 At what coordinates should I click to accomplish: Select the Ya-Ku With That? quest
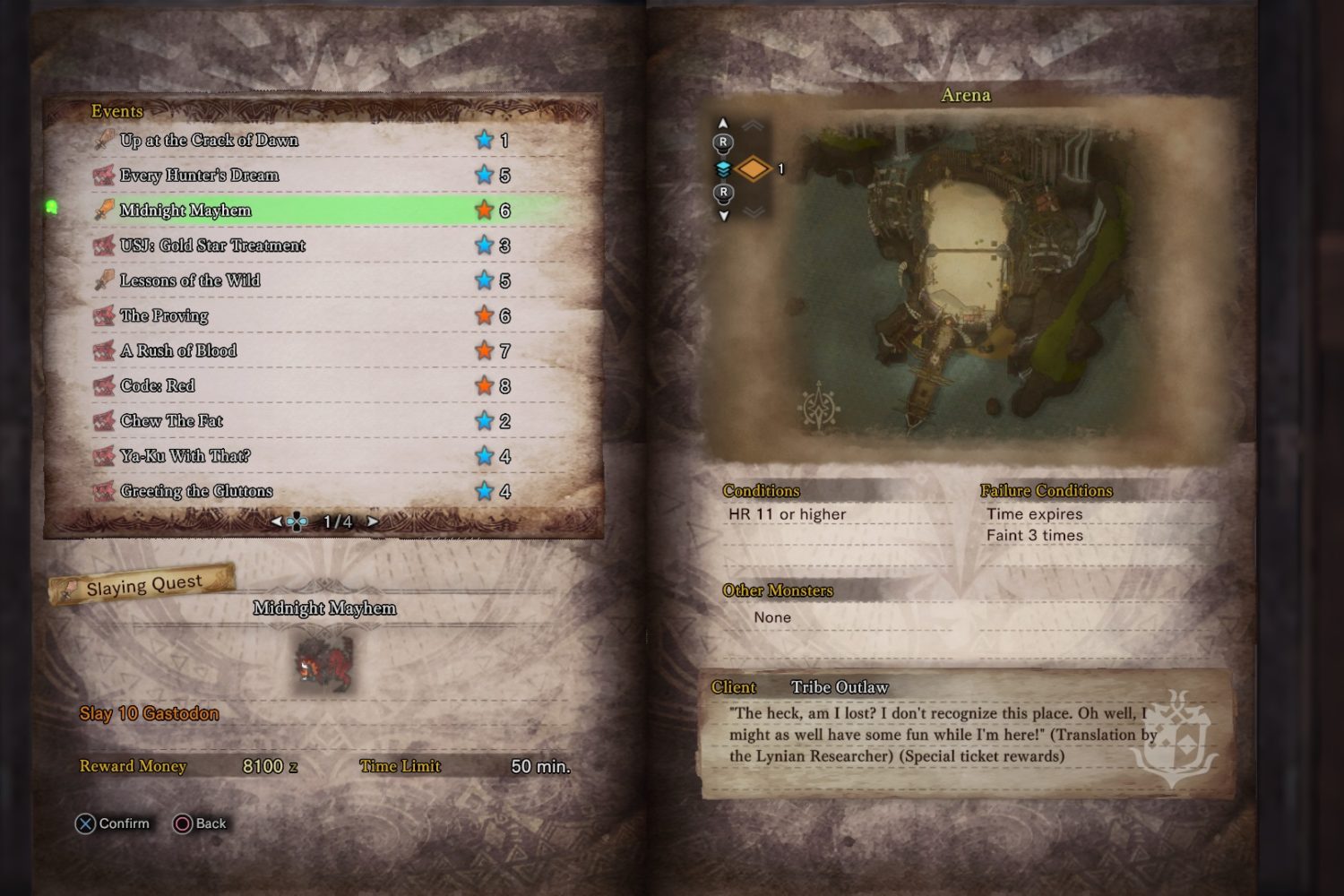coord(185,456)
